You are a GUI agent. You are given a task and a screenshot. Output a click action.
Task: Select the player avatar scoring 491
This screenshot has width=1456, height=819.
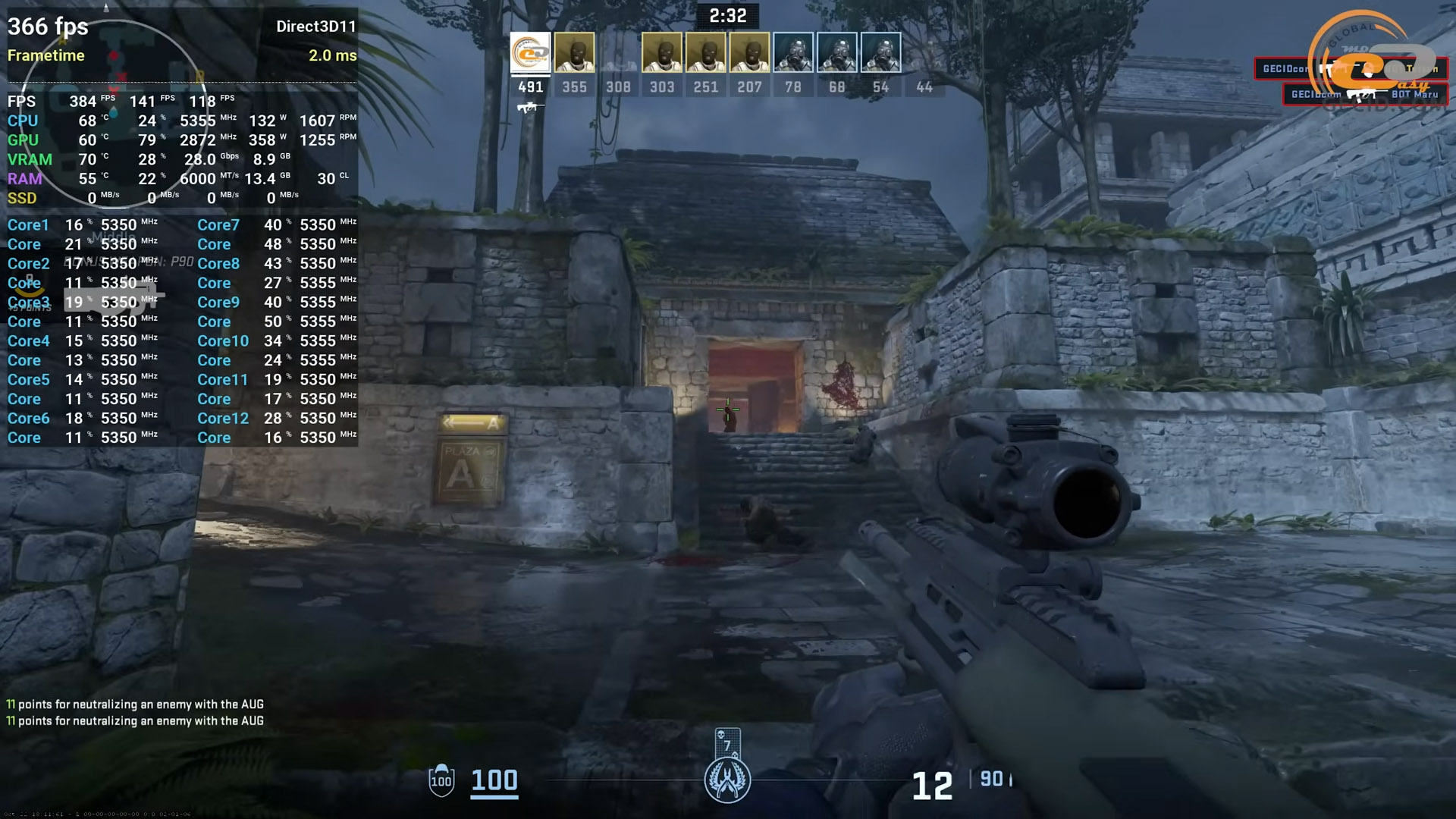pyautogui.click(x=530, y=53)
